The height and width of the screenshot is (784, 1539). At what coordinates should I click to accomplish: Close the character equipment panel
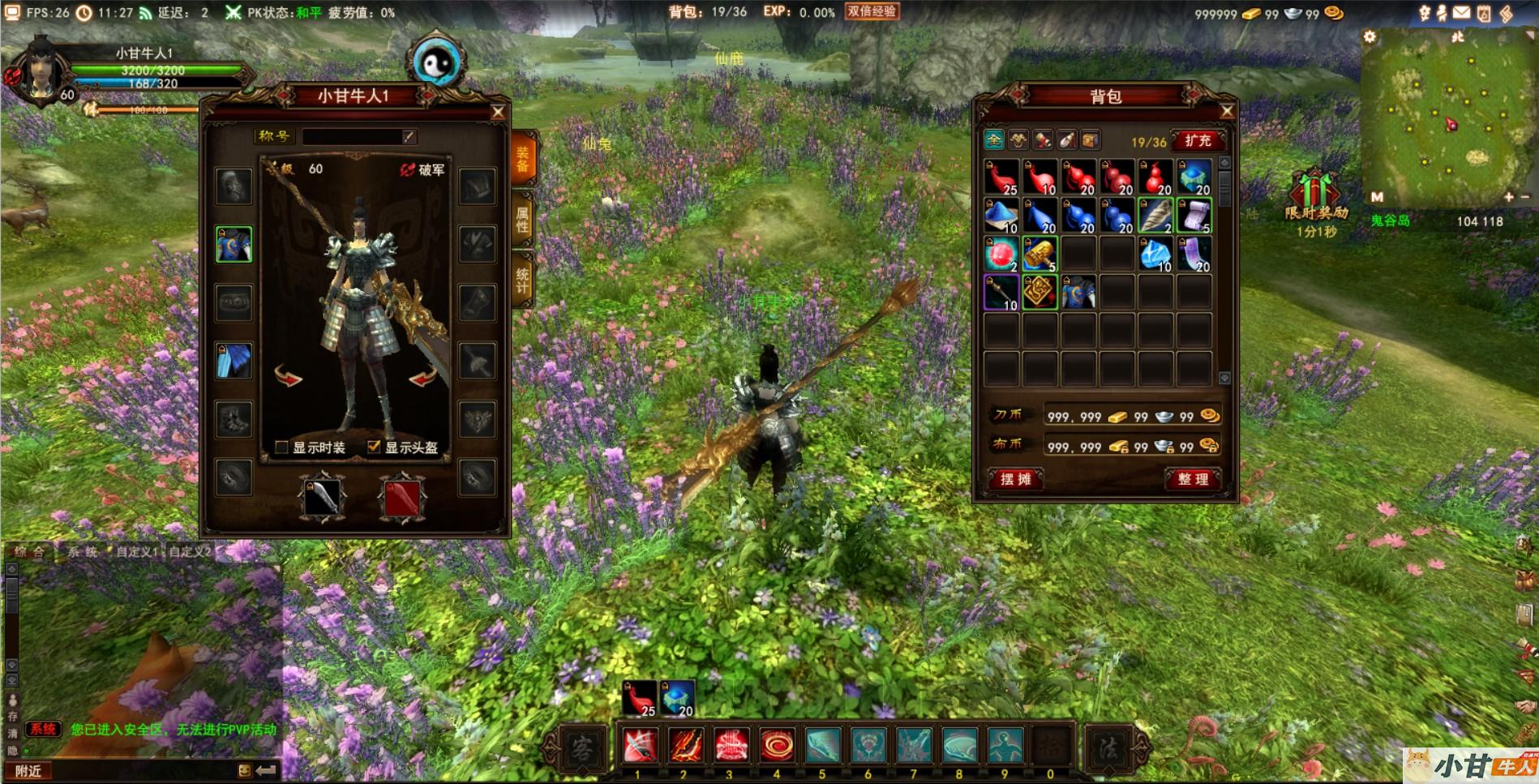pos(498,113)
